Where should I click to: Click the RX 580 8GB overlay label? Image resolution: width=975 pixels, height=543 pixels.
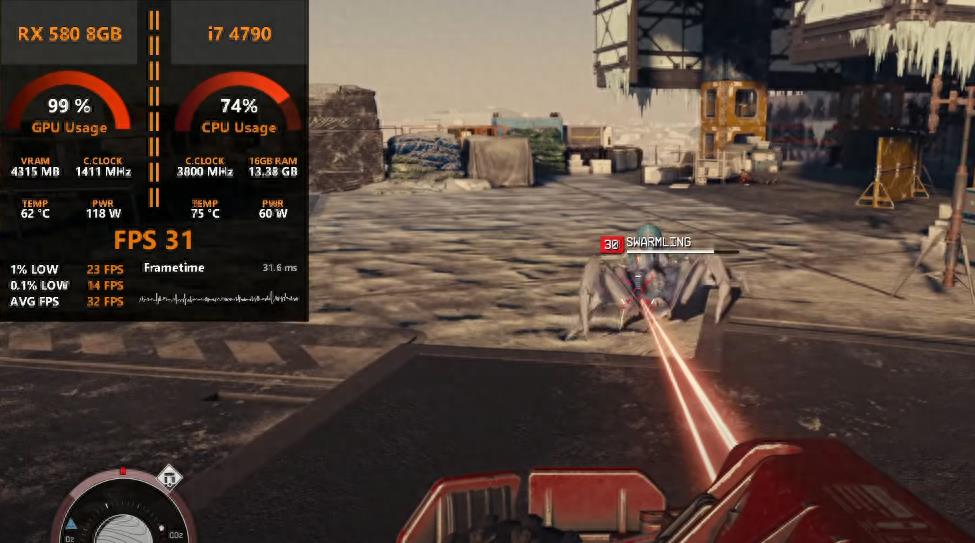click(70, 34)
